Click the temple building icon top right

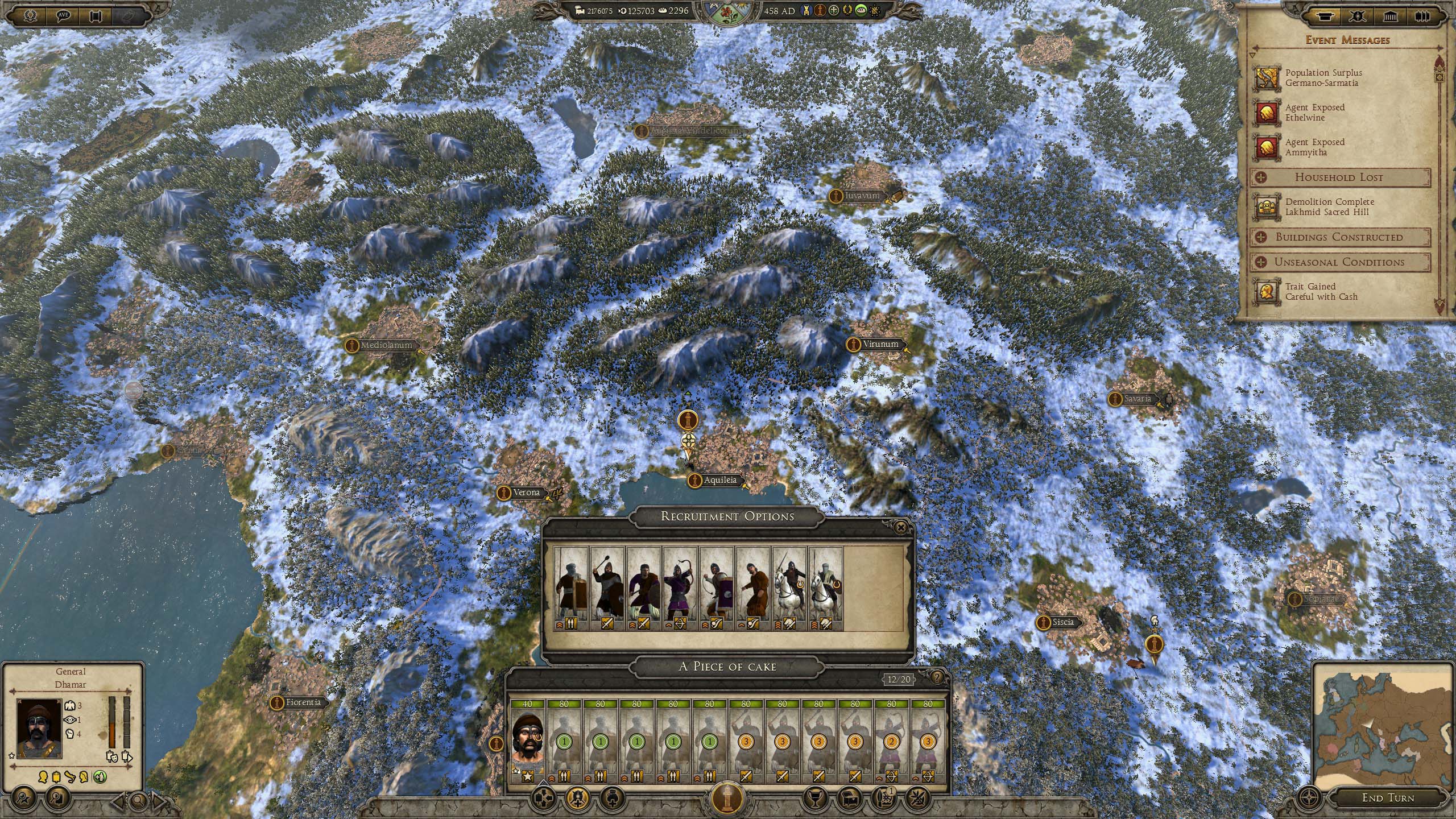(1389, 16)
